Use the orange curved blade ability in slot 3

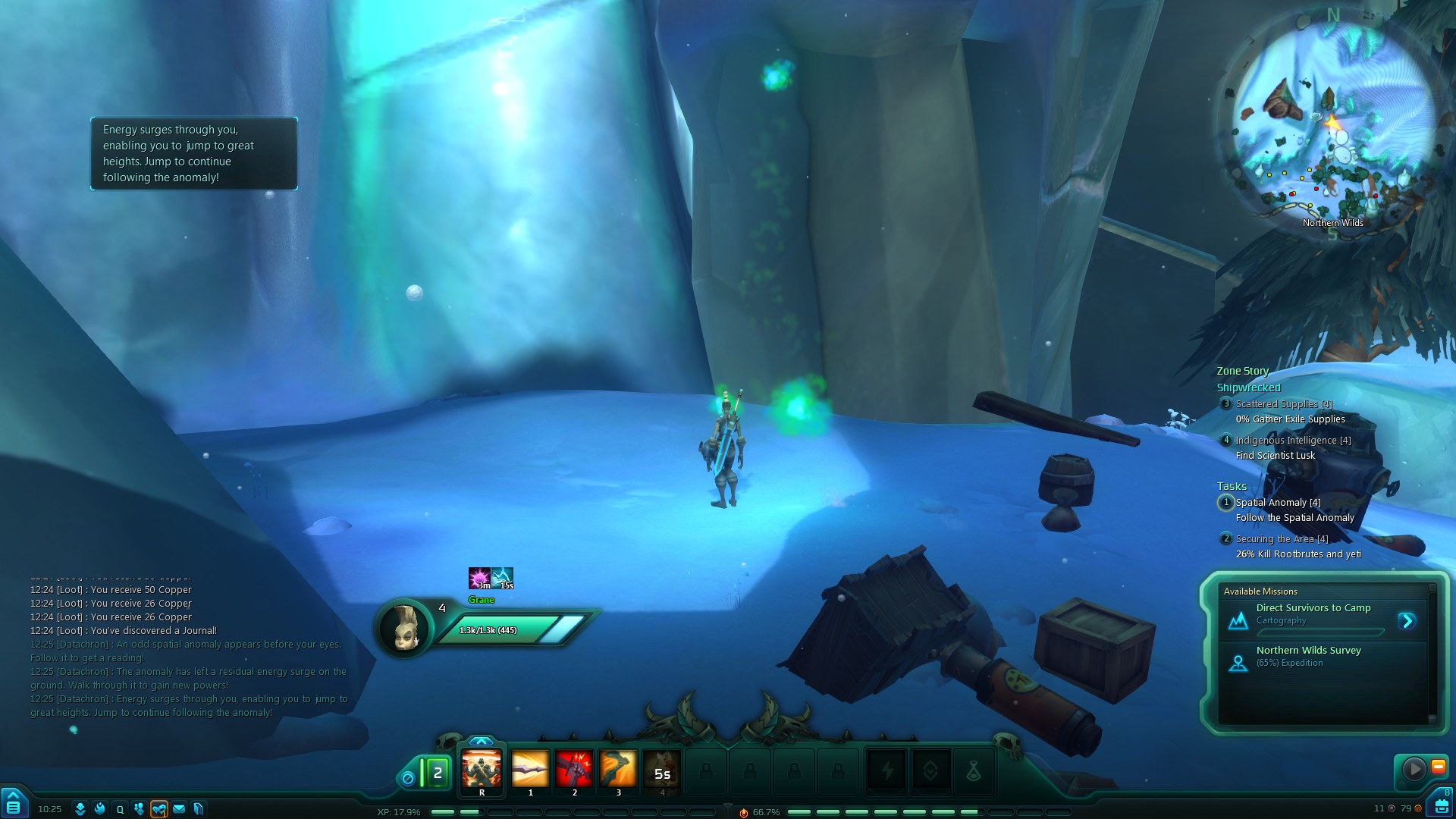(x=618, y=769)
